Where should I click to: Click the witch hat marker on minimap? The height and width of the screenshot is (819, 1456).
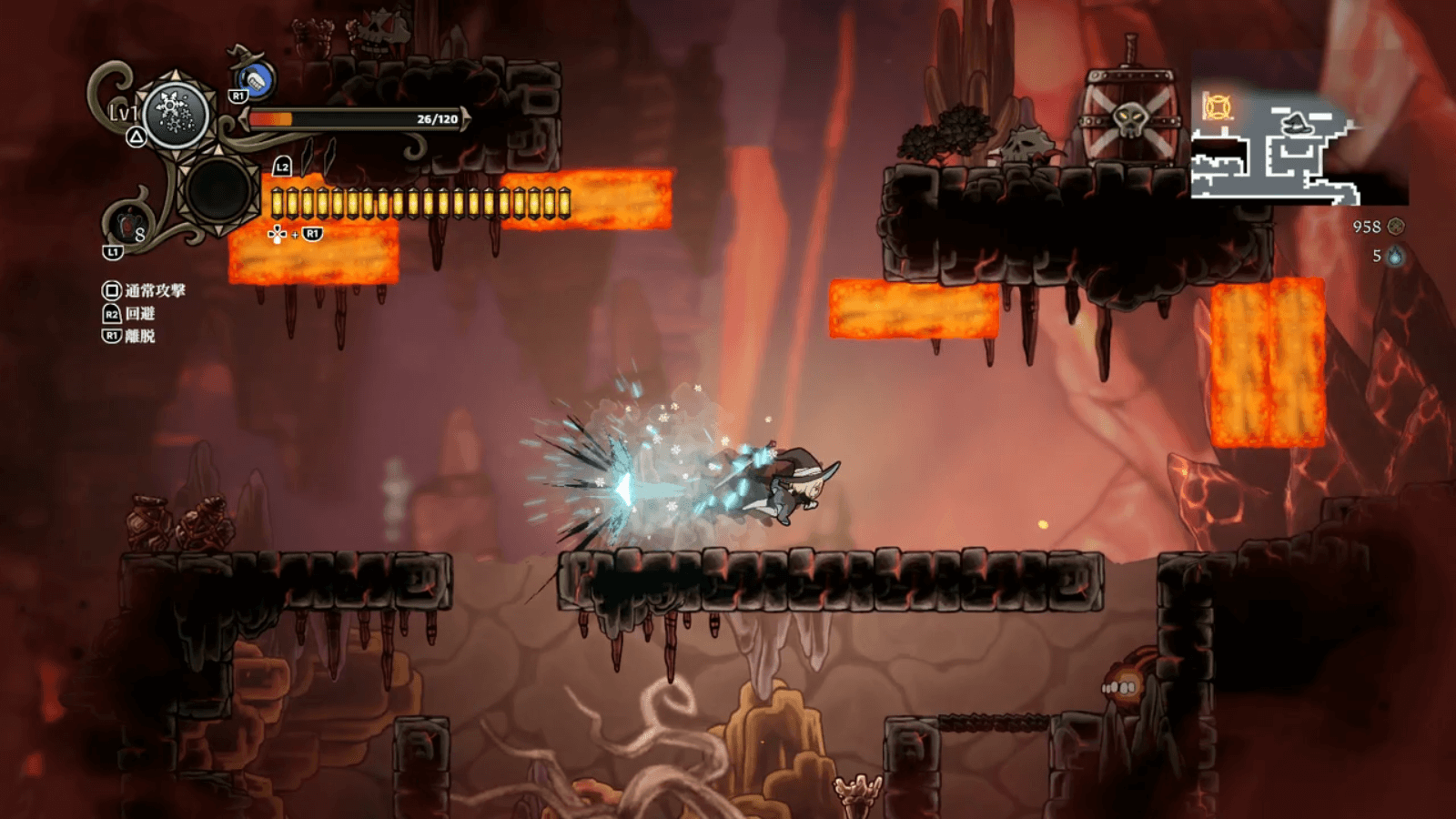click(1296, 122)
